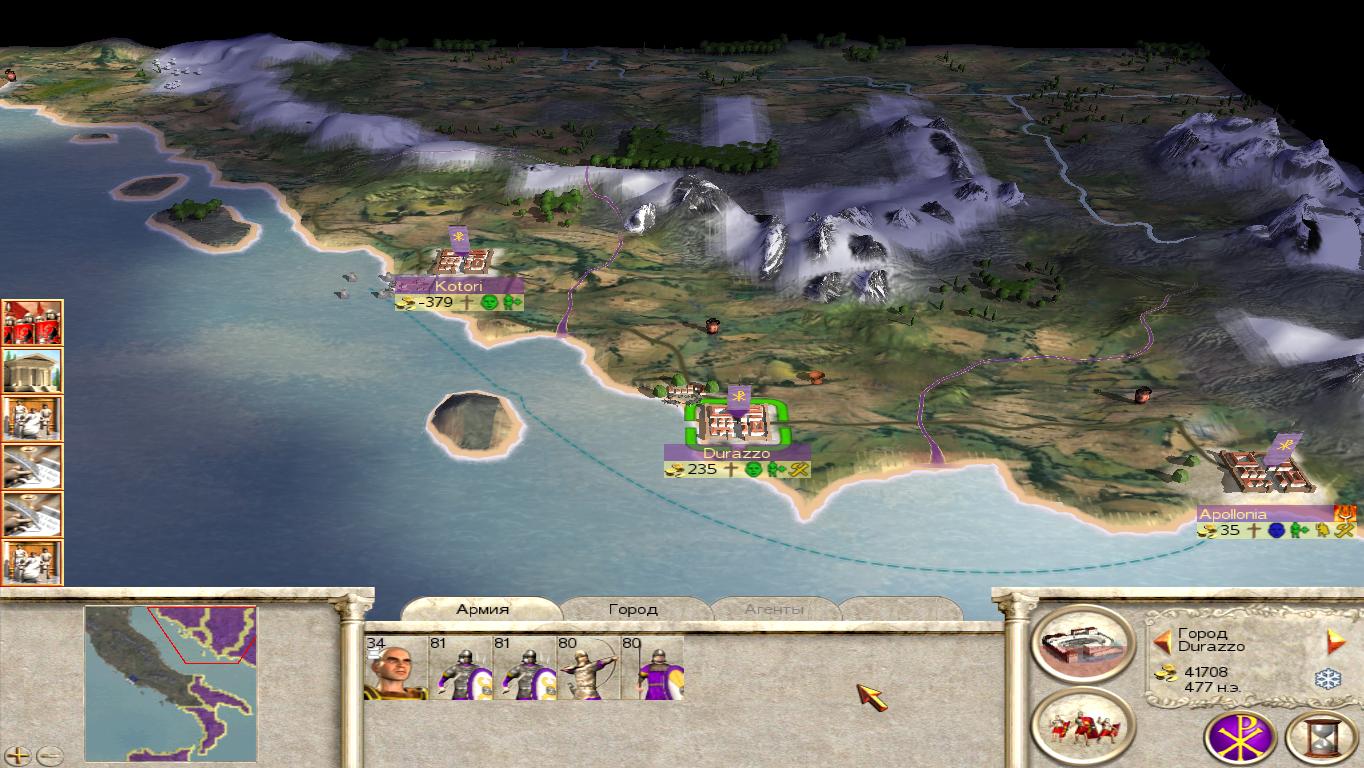Select the Kotori settlement label
The image size is (1364, 768).
point(458,286)
